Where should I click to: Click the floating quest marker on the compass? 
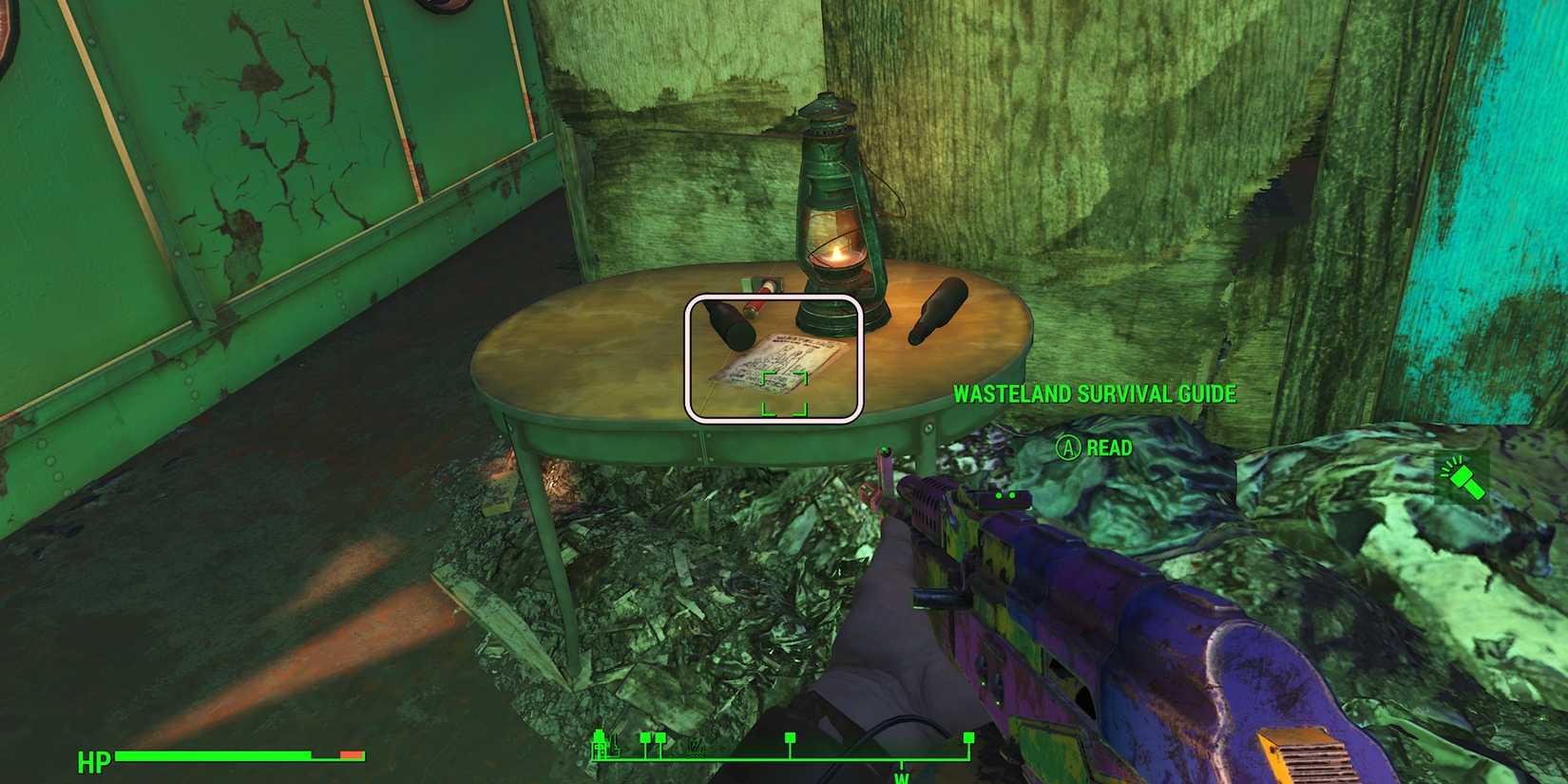791,738
